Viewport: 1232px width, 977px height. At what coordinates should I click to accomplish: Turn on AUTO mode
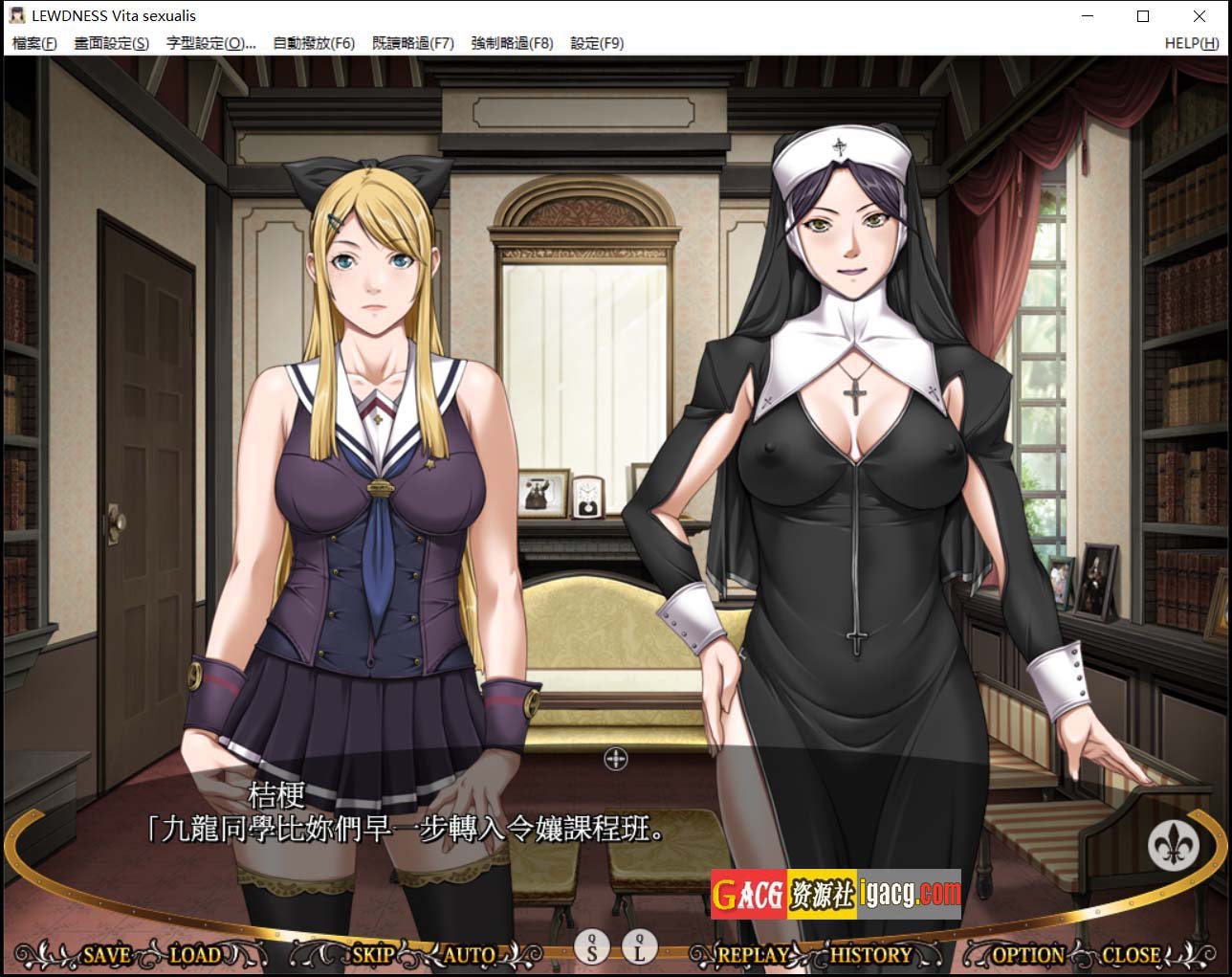point(470,954)
